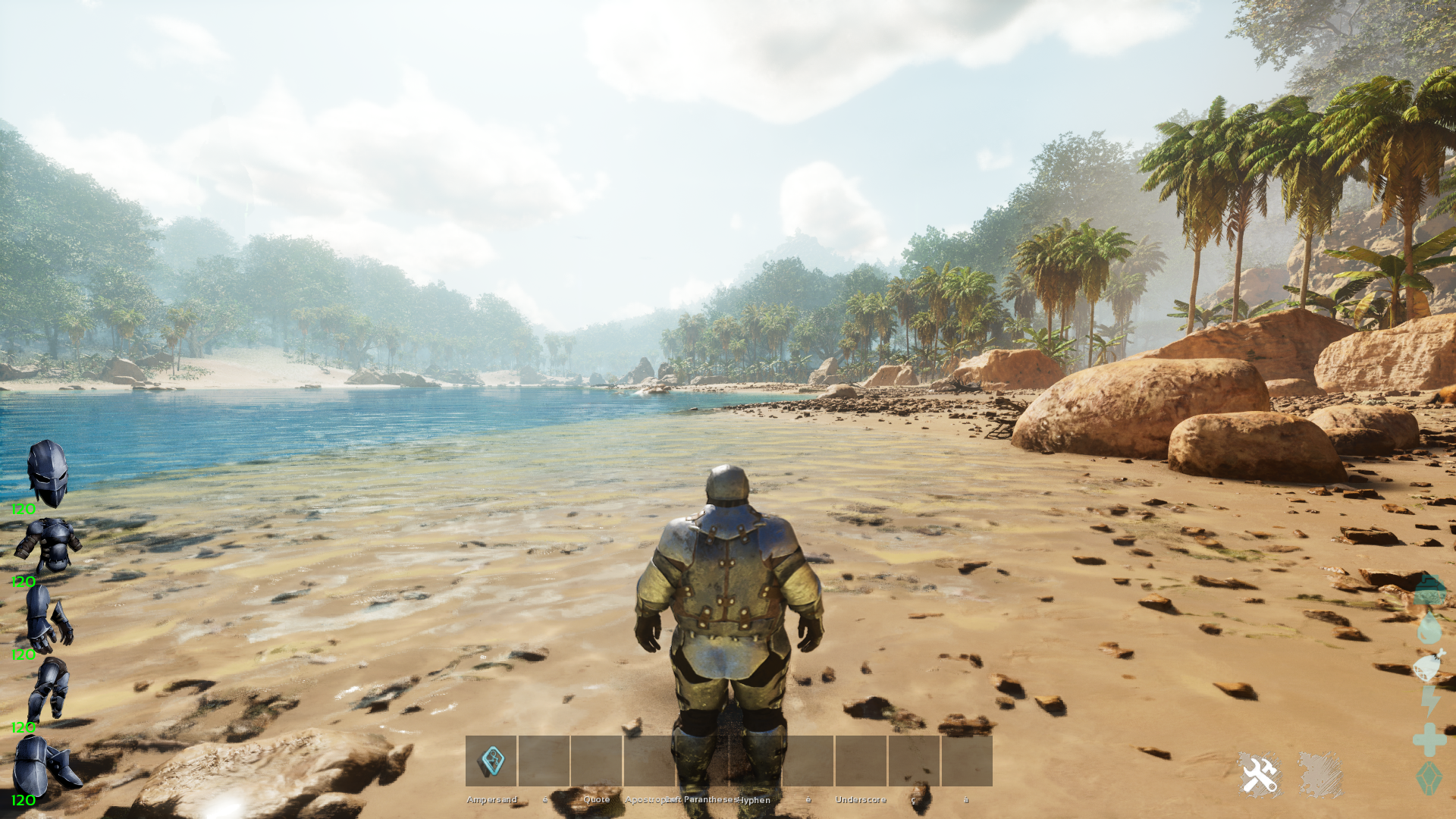This screenshot has width=1456, height=819.
Task: Click the weight status icon
Action: click(1429, 590)
